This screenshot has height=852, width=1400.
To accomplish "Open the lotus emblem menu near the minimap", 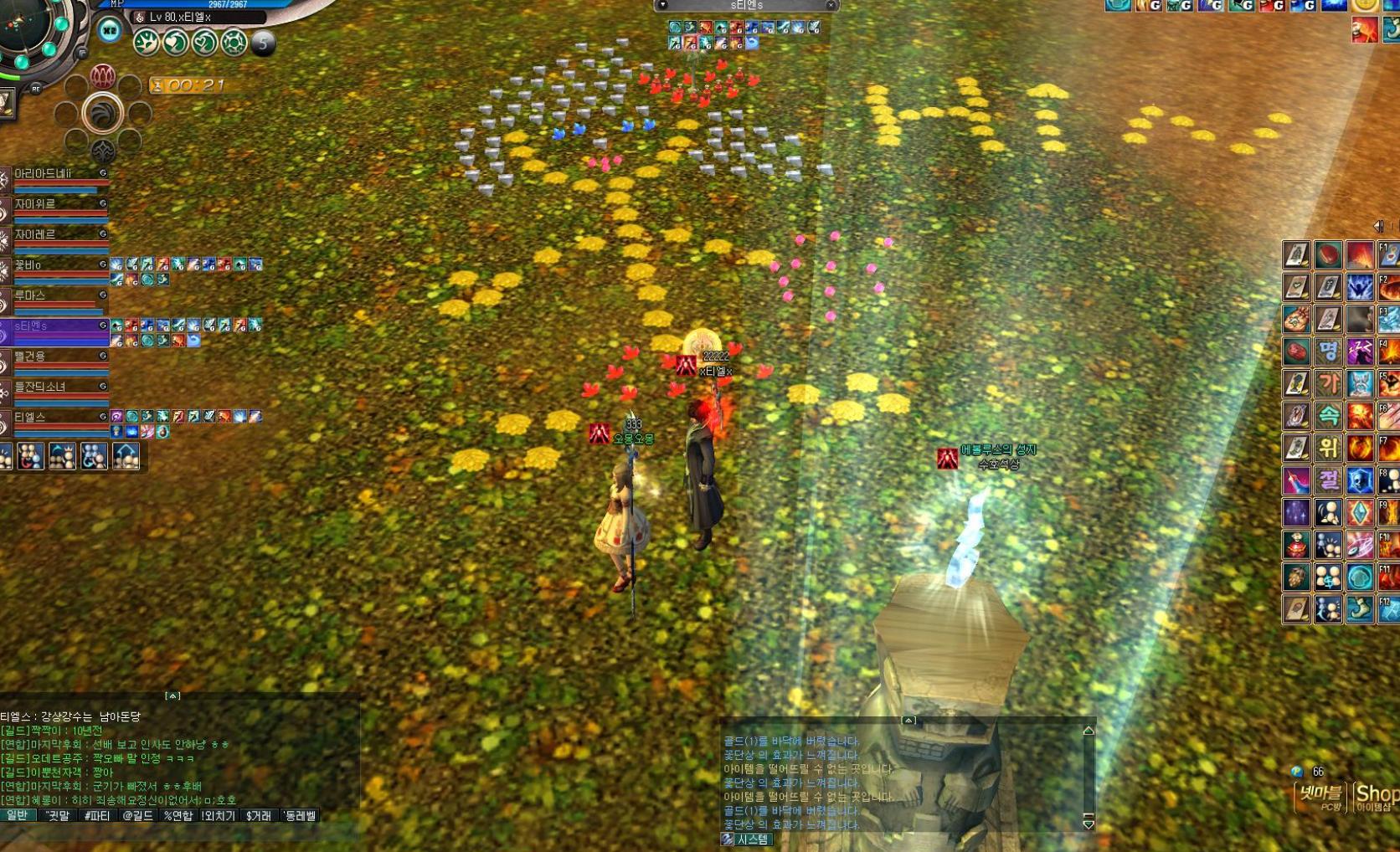I will tap(102, 75).
